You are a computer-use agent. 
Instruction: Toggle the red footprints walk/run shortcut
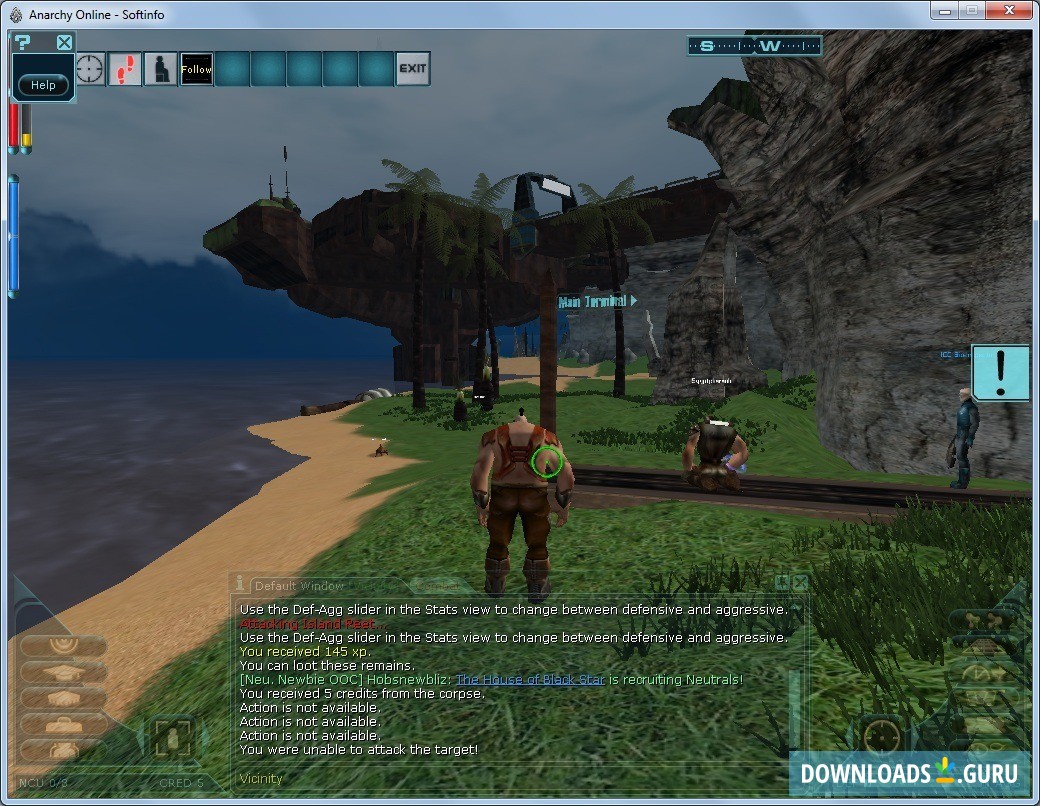(x=125, y=69)
